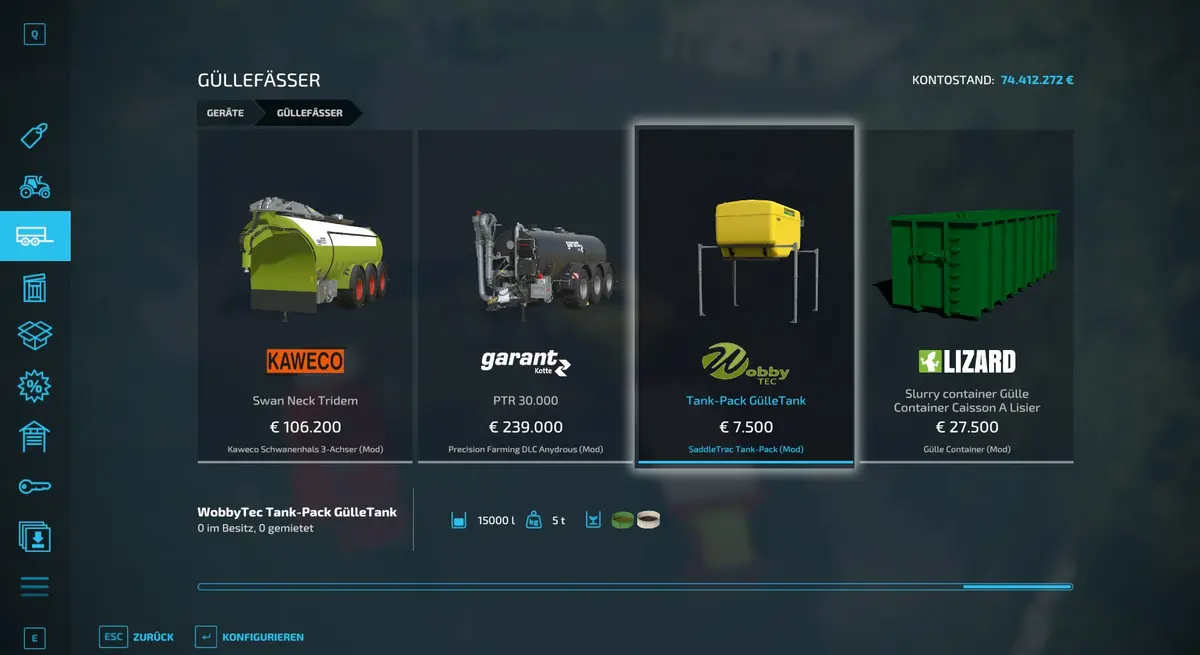Open the trailer equipment category
Screen dimensions: 1200x655
35,236
